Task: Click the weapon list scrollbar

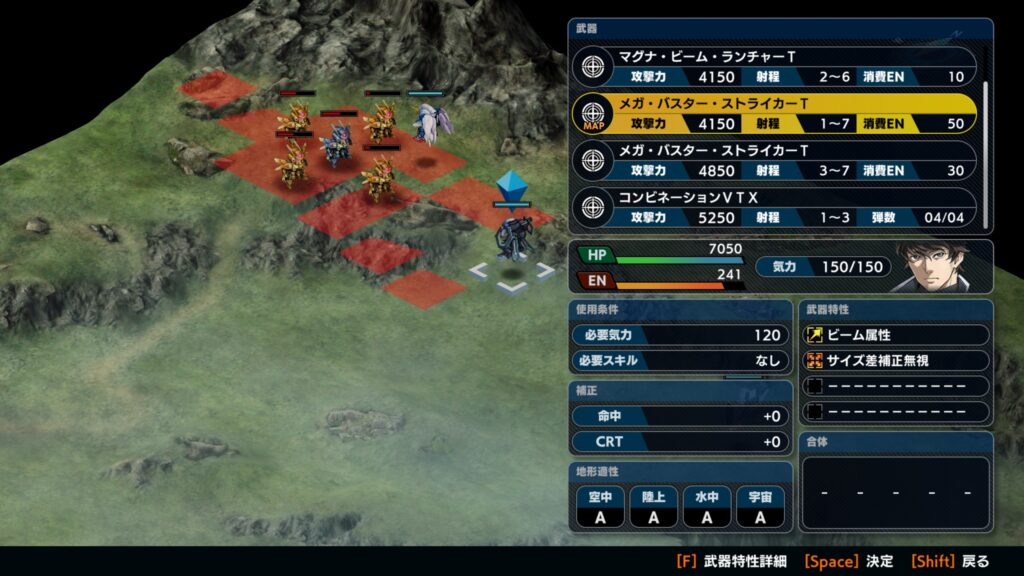Action: (x=986, y=140)
